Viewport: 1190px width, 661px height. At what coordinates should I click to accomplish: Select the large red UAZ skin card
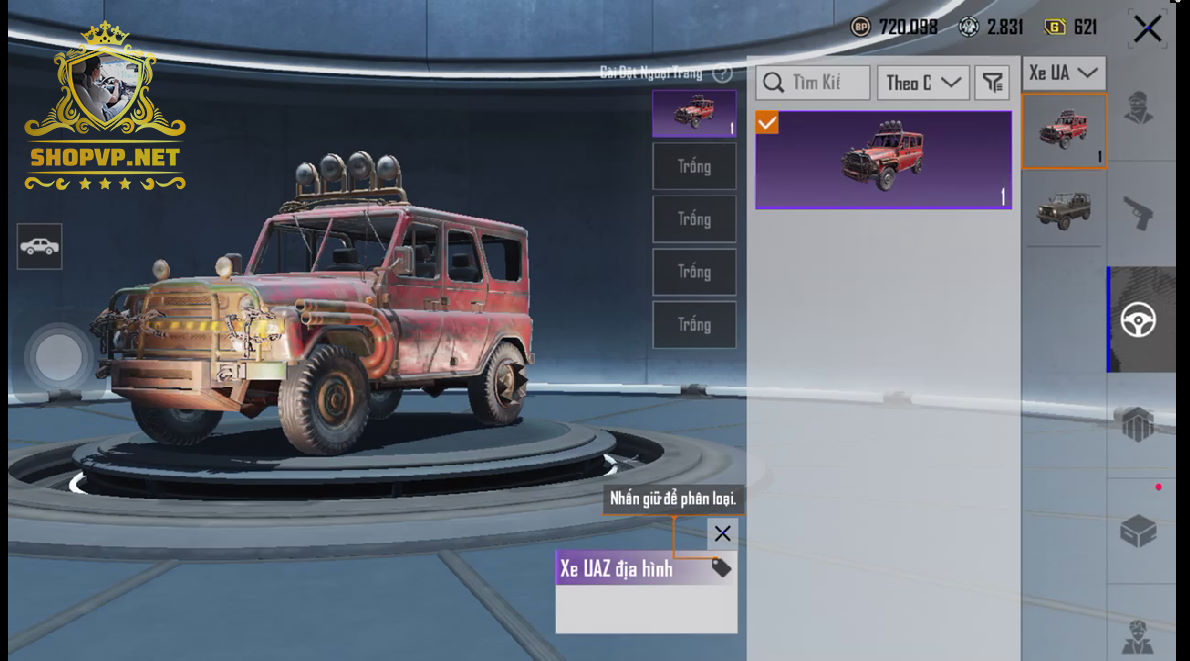[883, 160]
